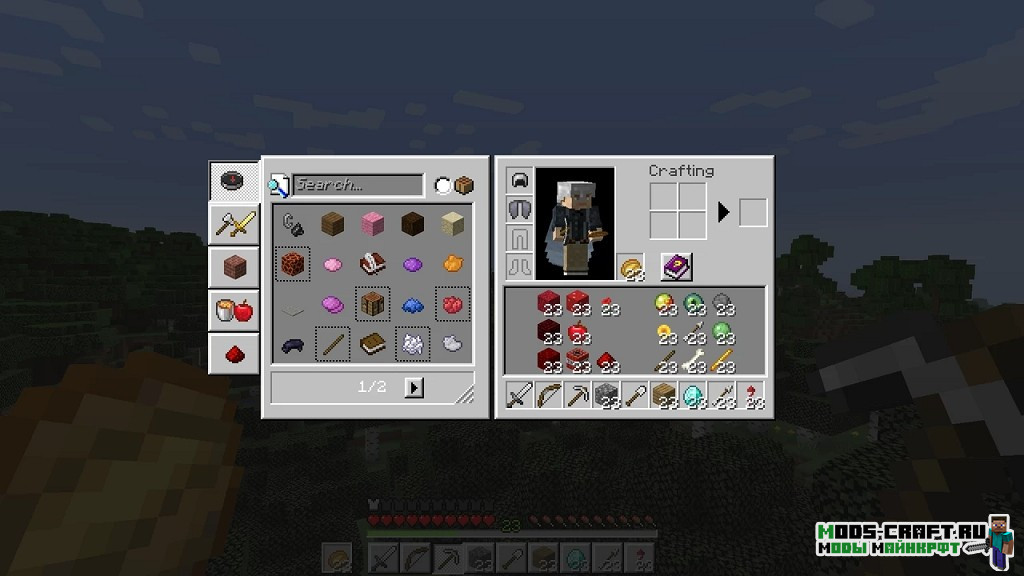The height and width of the screenshot is (576, 1024).
Task: Pick up the bone from inventory
Action: click(692, 360)
